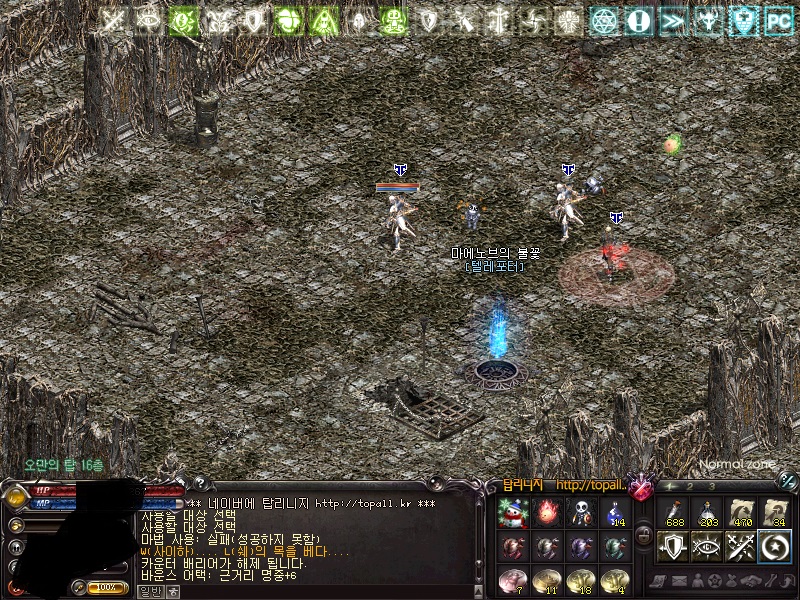This screenshot has height=600, width=800.
Task: Toggle the double-arrow fast-forward icon
Action: point(673,20)
